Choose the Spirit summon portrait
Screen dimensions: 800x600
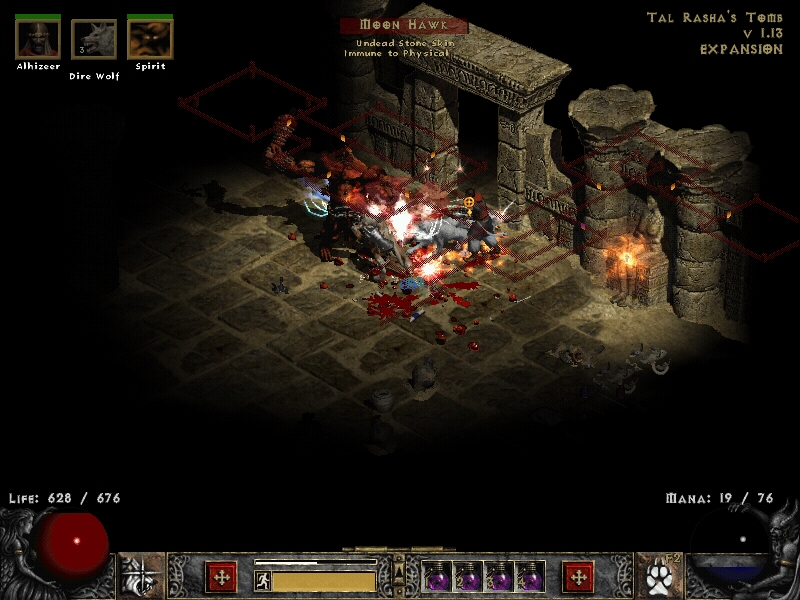pyautogui.click(x=150, y=39)
